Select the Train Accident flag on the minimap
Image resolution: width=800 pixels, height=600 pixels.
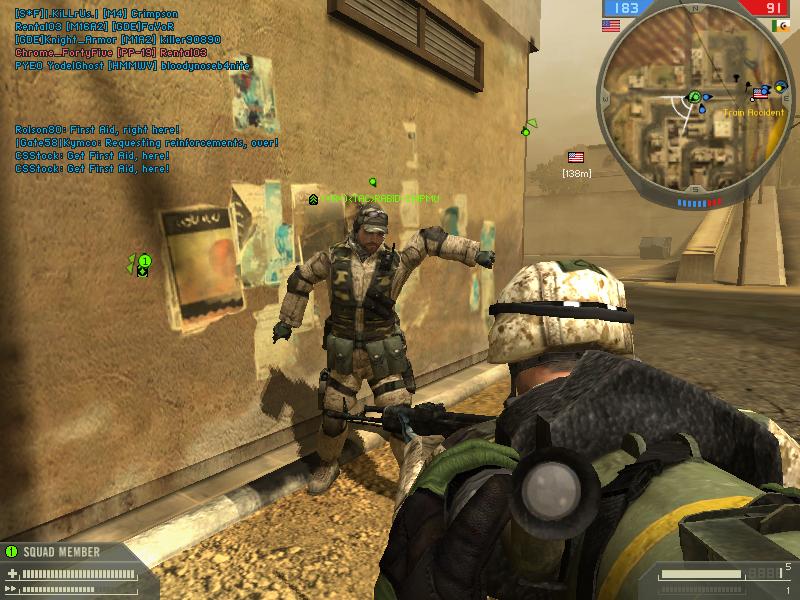point(760,92)
